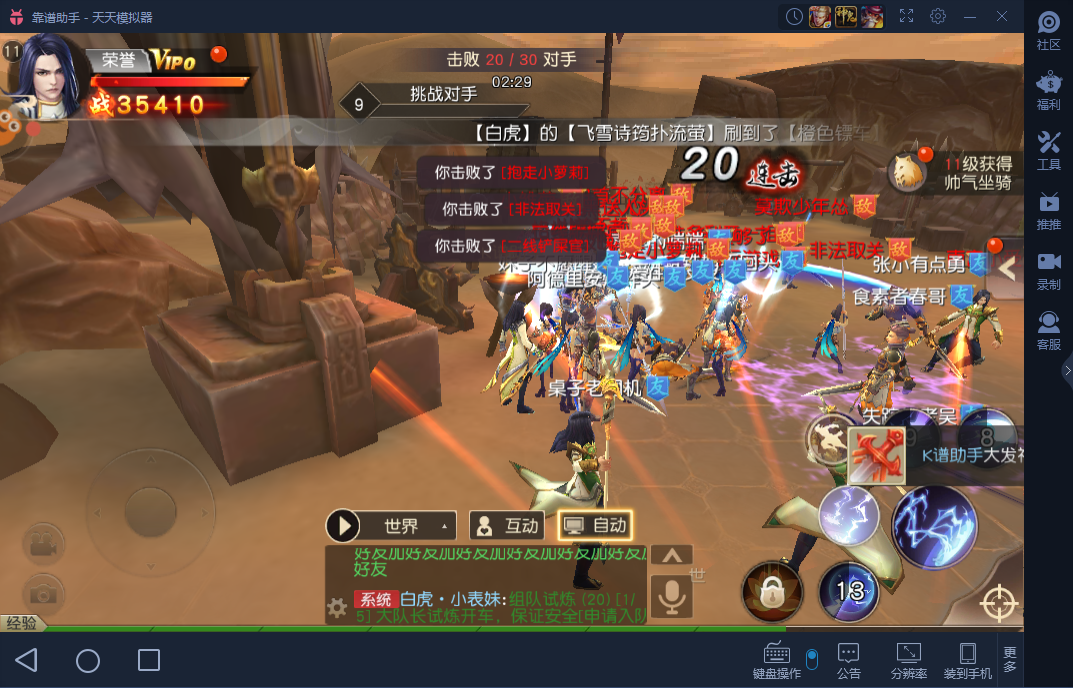Screen dimensions: 1073x688
Task: Click the 互动 interaction button
Action: click(507, 525)
